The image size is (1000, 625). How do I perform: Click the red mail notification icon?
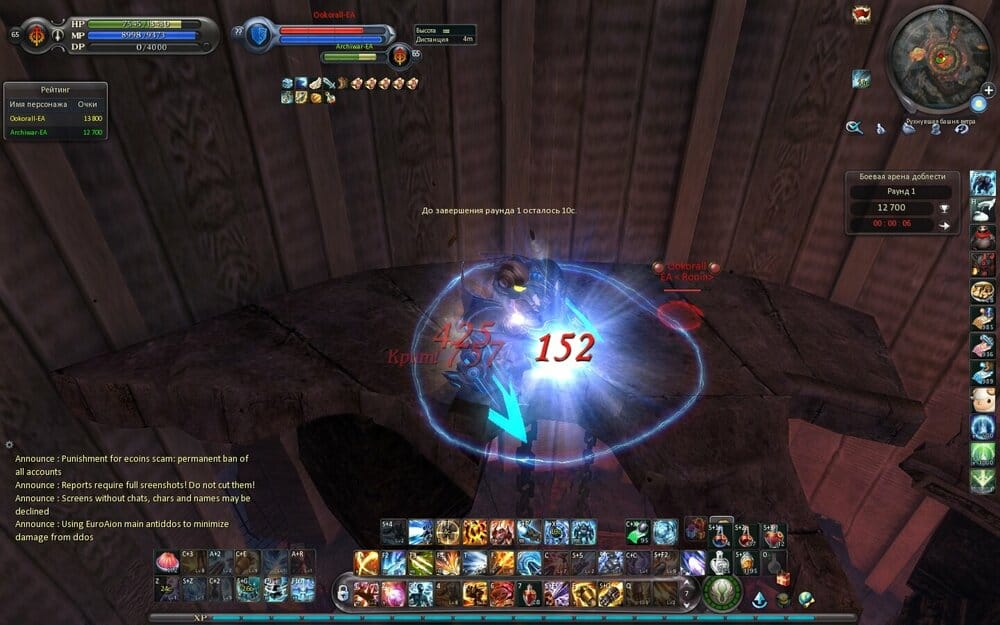point(860,14)
